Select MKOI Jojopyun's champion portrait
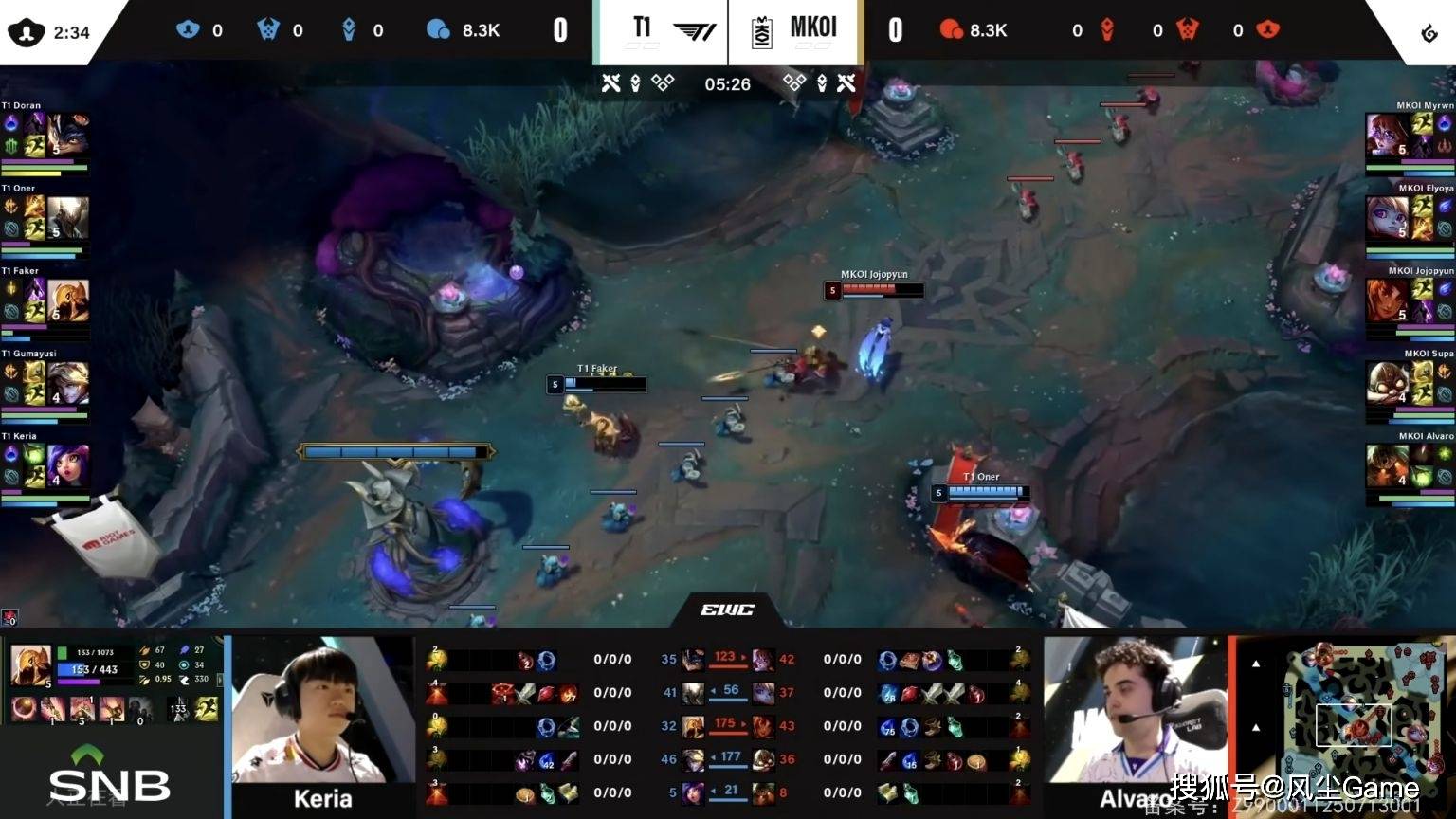Image resolution: width=1456 pixels, height=819 pixels. [x=1387, y=300]
